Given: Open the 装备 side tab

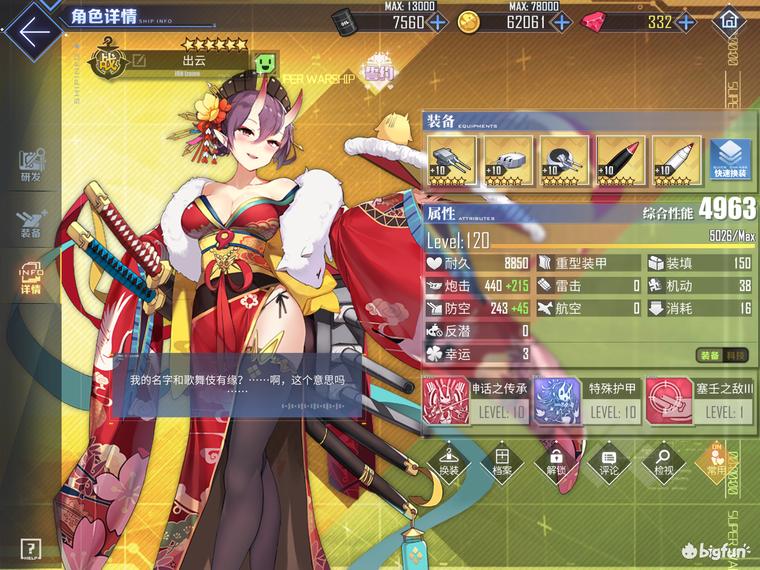Looking at the screenshot, I should [30, 223].
